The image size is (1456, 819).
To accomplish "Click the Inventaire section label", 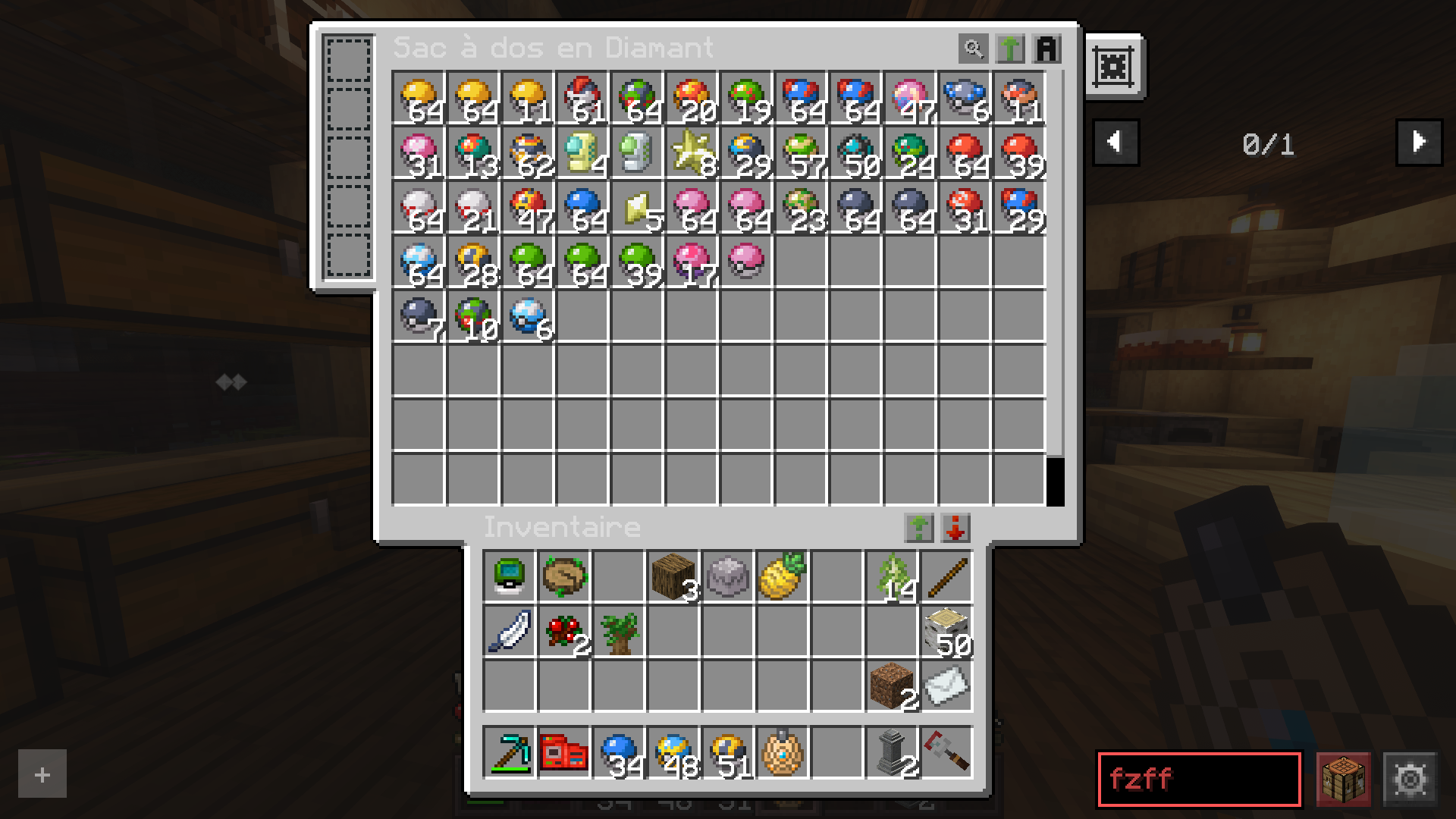I will 561,526.
